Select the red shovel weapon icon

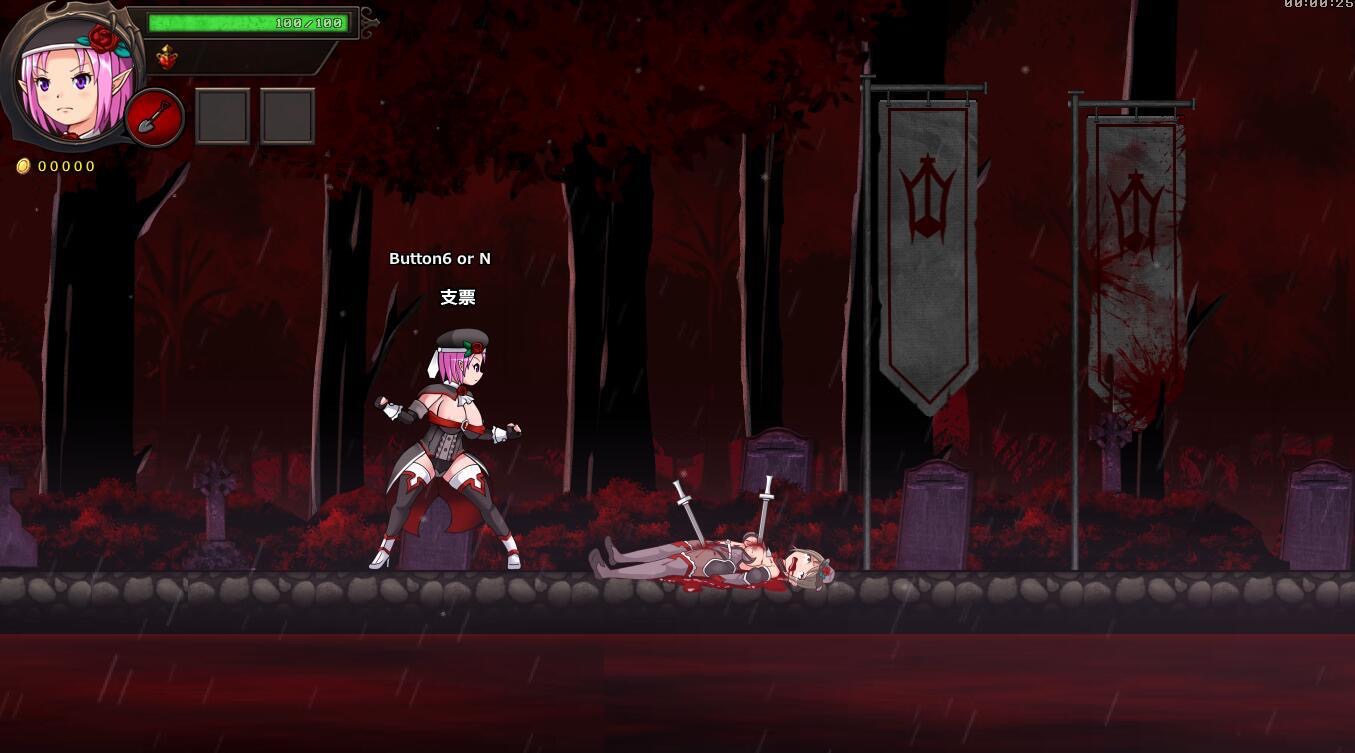coord(155,118)
